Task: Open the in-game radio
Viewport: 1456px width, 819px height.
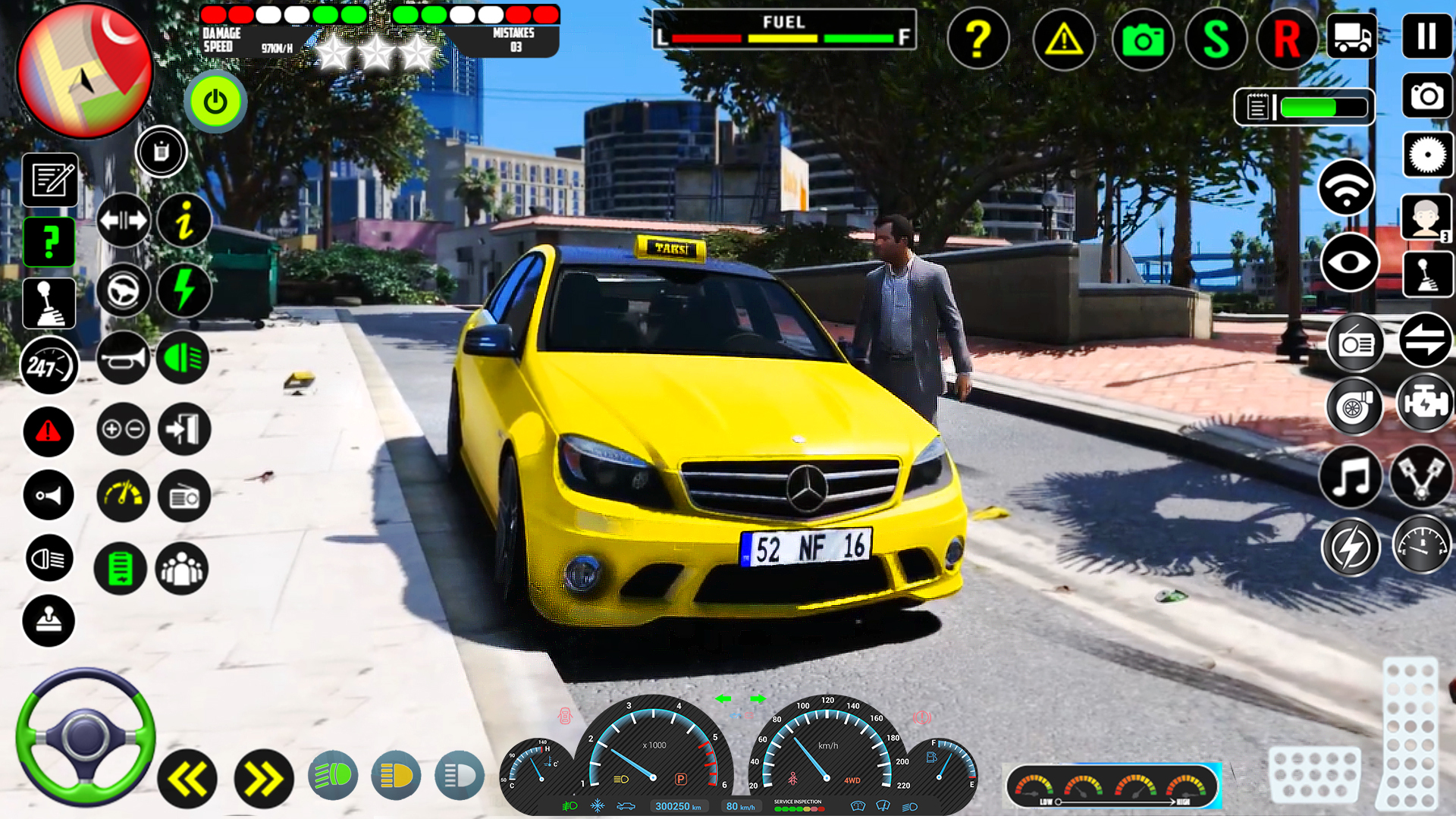Action: [x=1355, y=343]
